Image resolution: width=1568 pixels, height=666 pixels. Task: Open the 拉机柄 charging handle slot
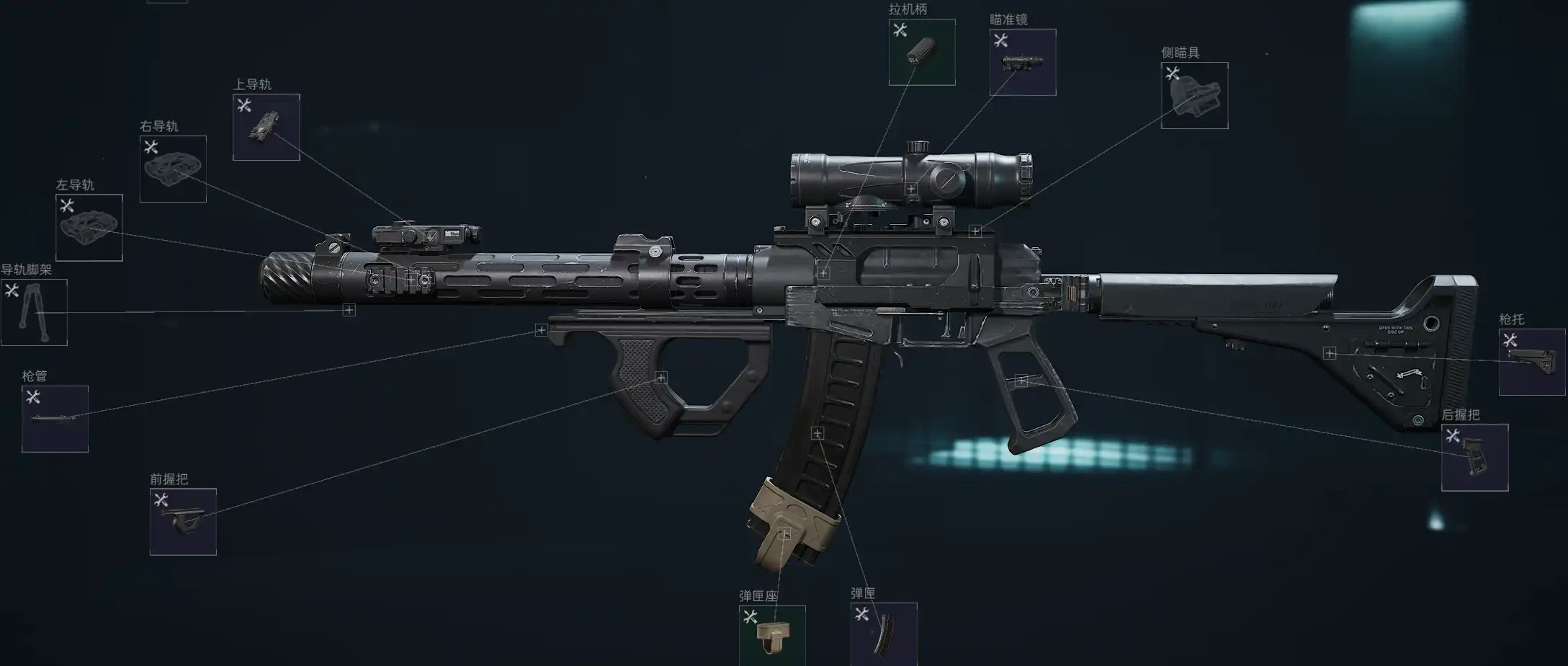[921, 52]
